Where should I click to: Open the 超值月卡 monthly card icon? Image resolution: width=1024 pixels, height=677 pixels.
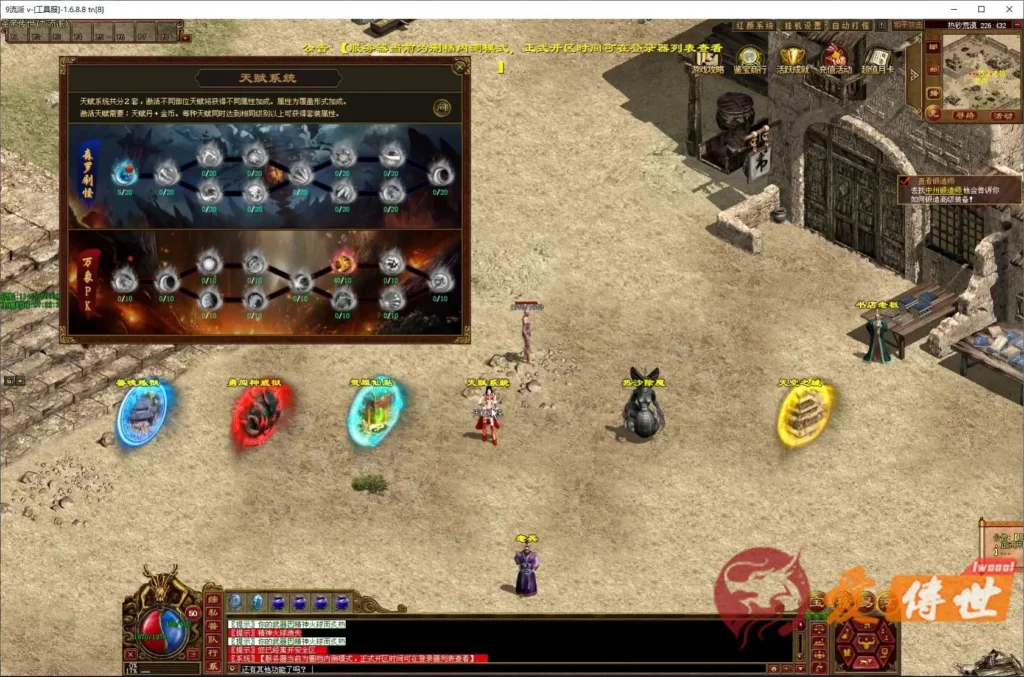pos(878,60)
